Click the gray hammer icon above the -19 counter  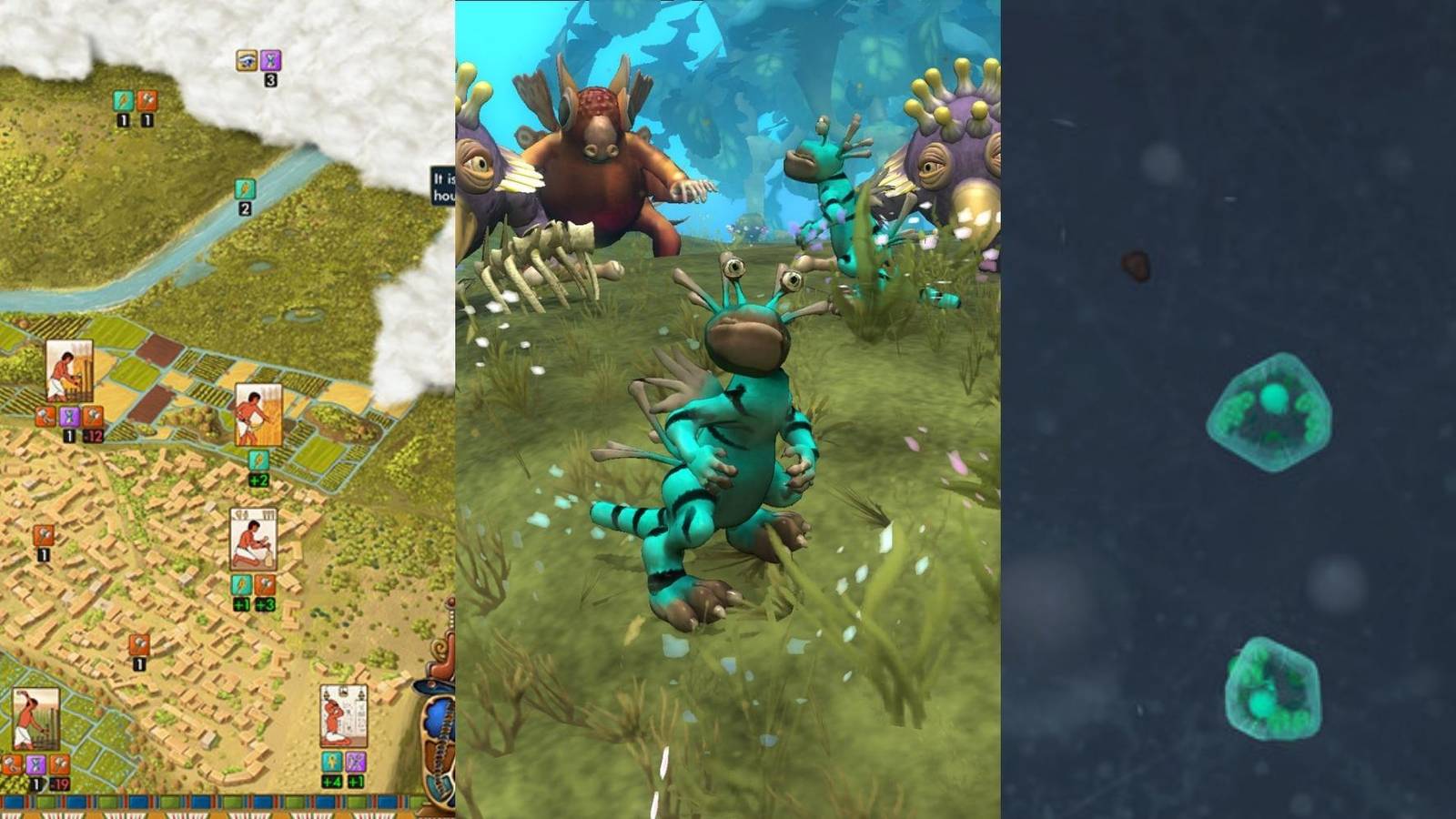coord(60,763)
